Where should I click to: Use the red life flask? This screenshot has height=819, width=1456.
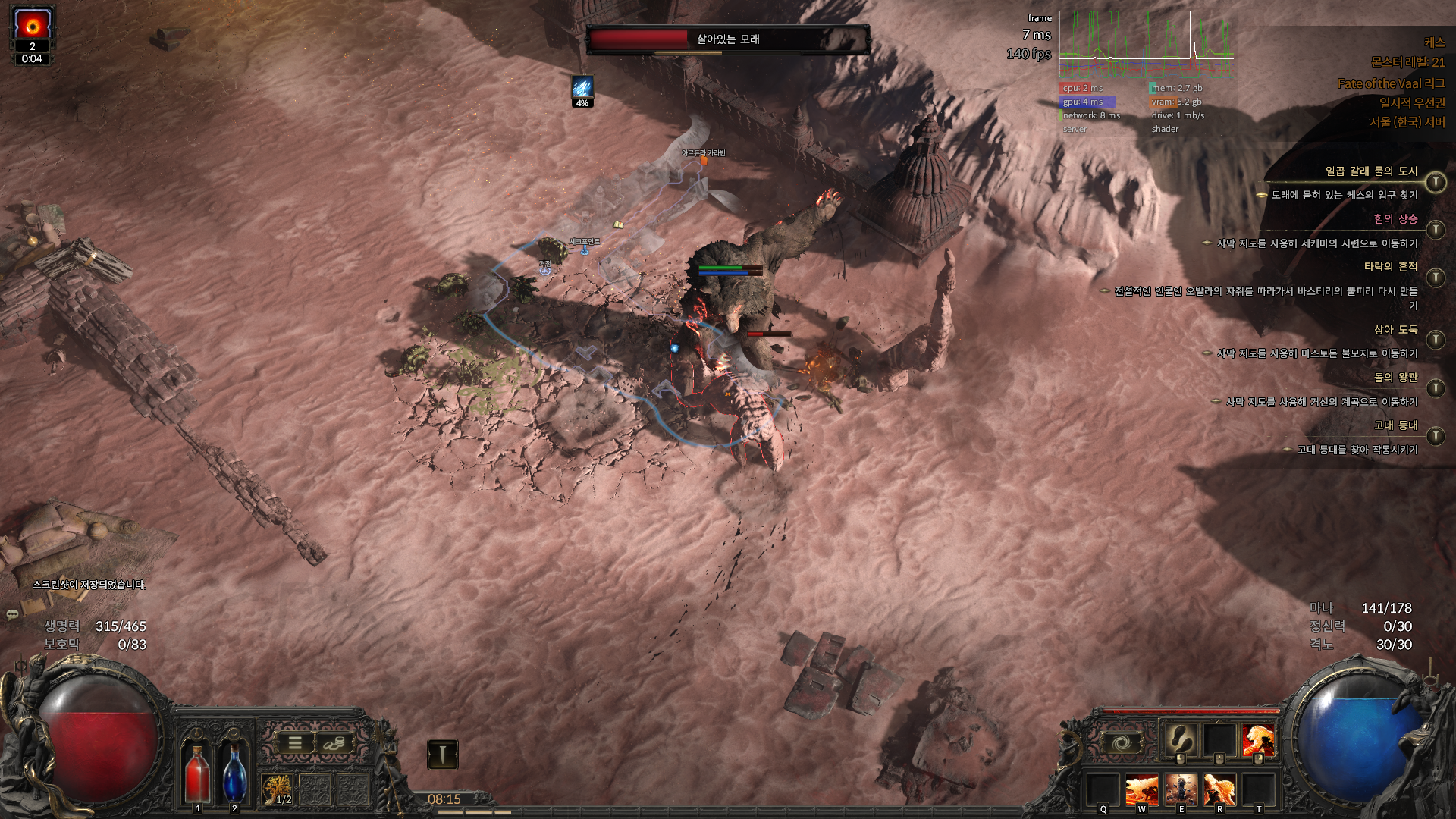pos(198,772)
